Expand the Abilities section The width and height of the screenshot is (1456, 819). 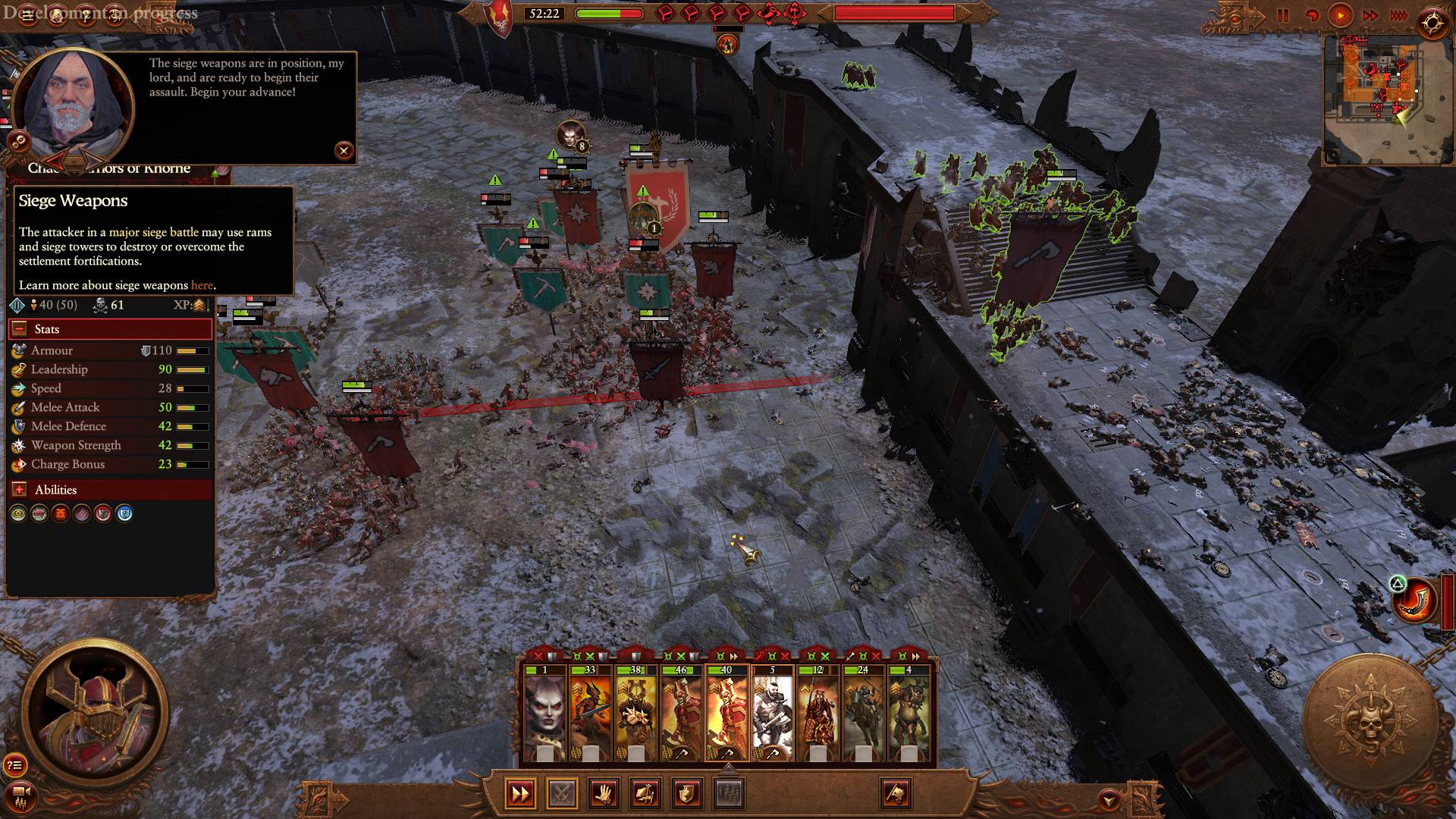point(19,490)
